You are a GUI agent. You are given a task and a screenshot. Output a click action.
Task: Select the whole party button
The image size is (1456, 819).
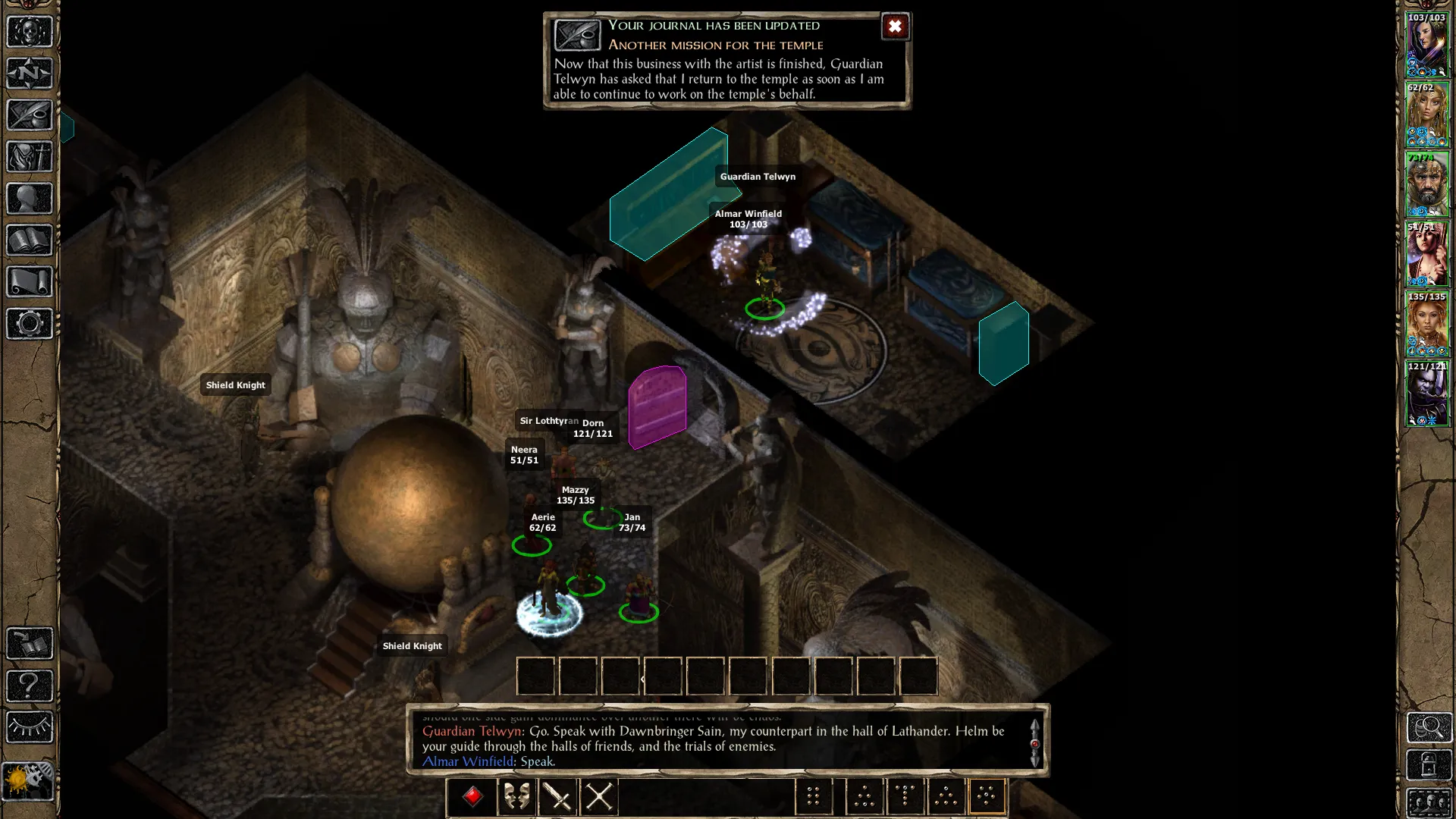1429,802
